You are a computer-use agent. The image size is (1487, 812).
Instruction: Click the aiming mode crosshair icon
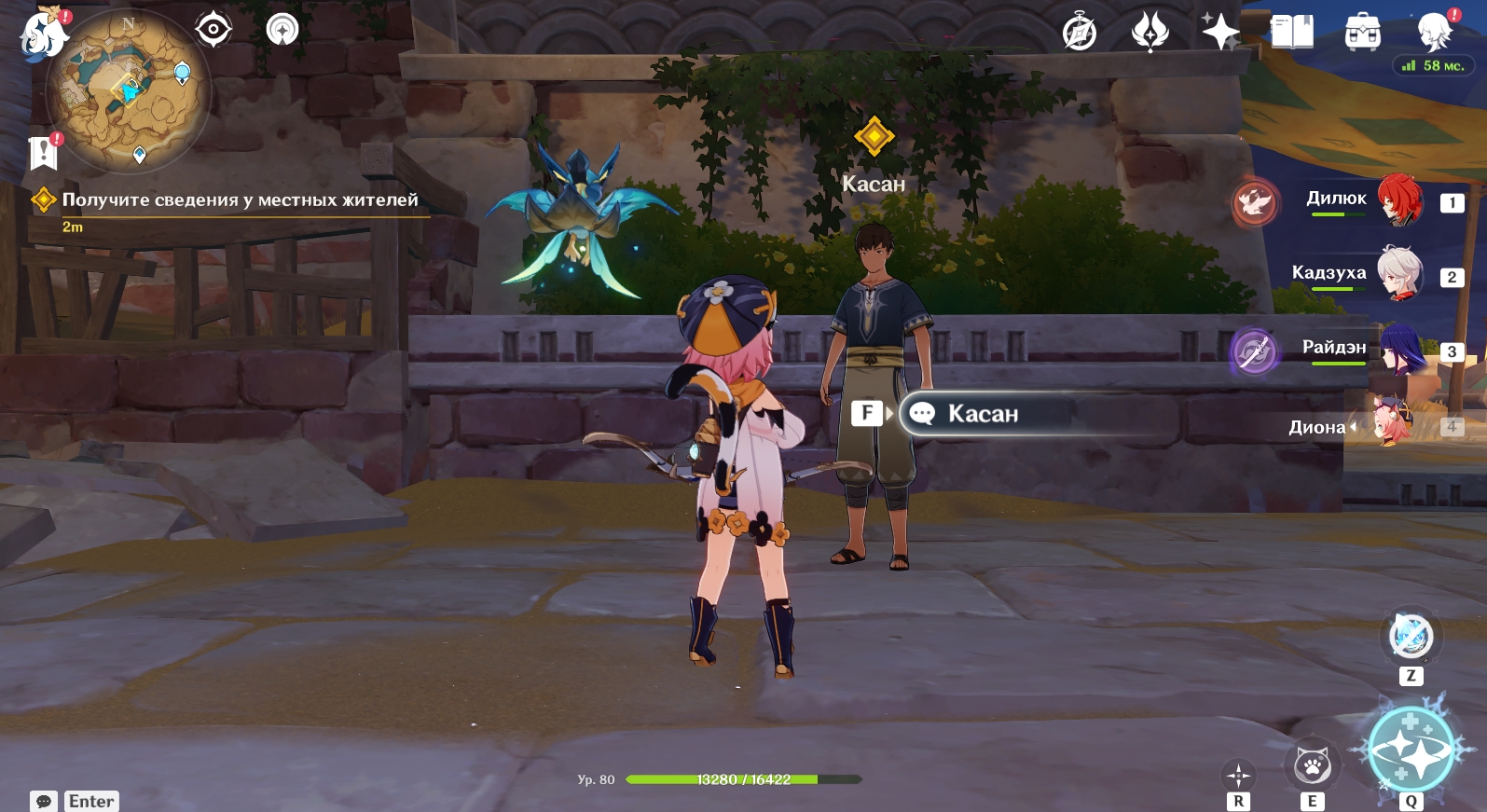tap(1238, 775)
